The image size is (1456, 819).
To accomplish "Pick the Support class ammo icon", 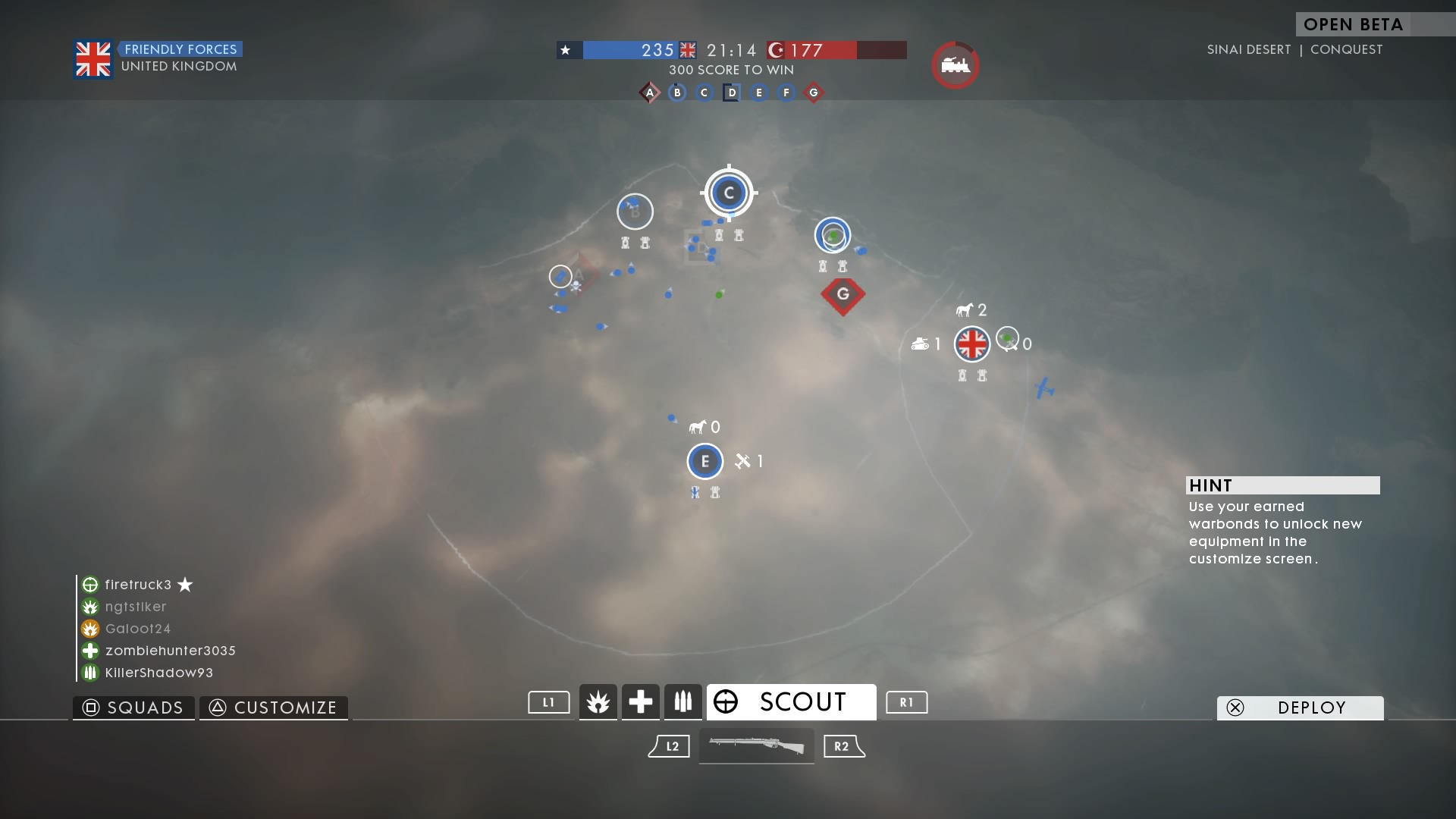I will click(x=682, y=702).
